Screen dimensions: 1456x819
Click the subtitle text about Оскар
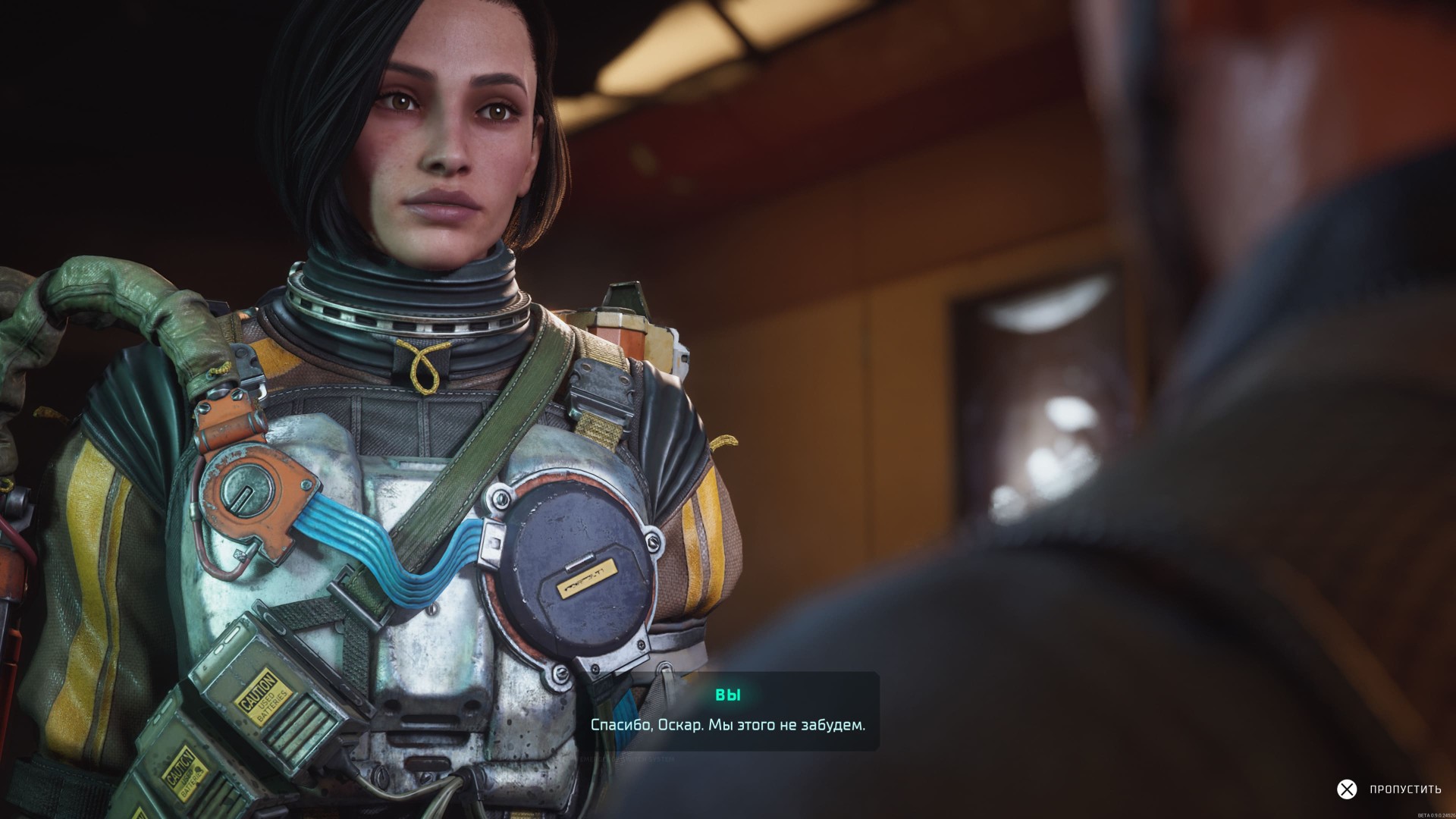729,726
